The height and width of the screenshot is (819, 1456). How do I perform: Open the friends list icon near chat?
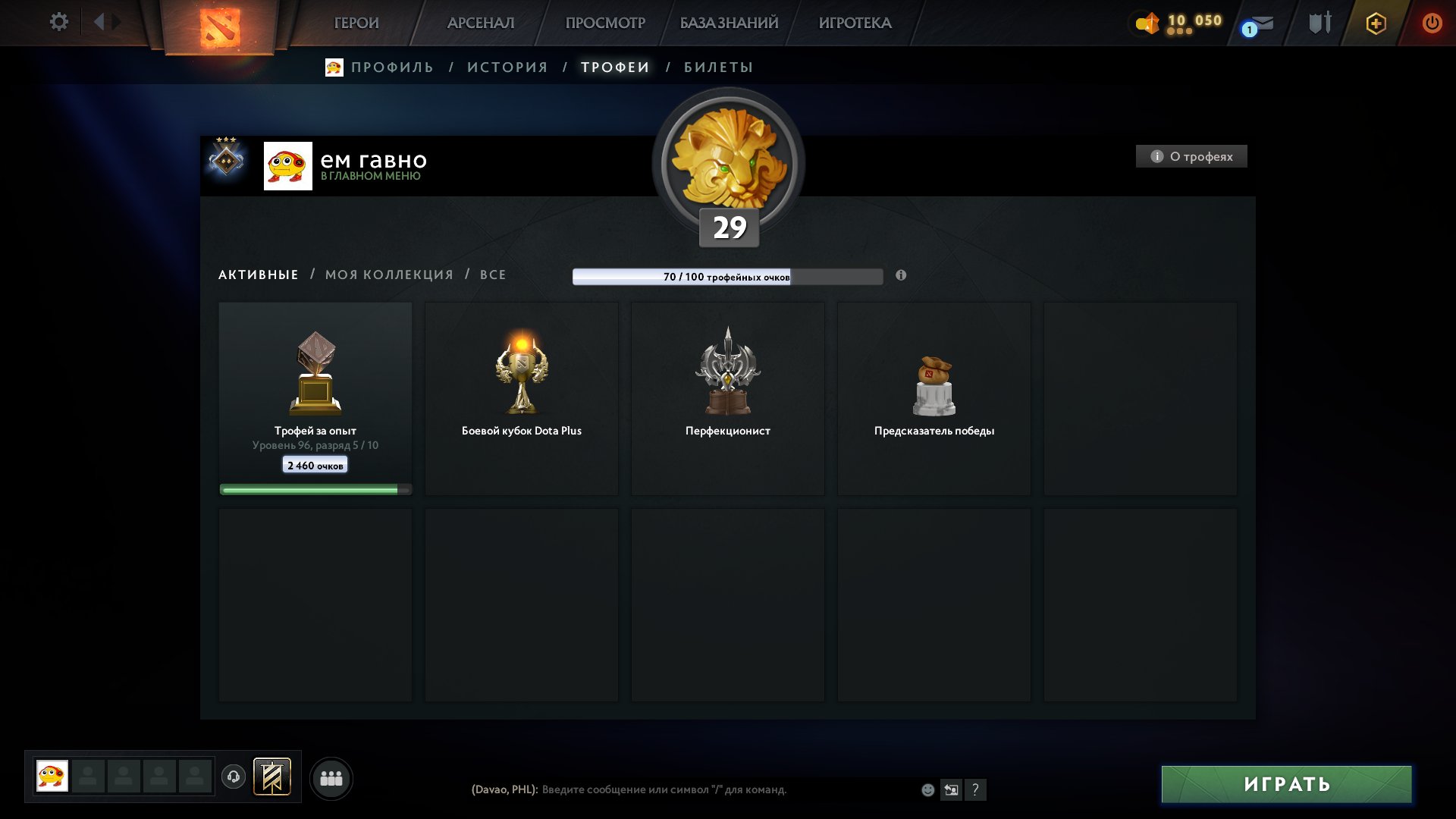pos(331,777)
